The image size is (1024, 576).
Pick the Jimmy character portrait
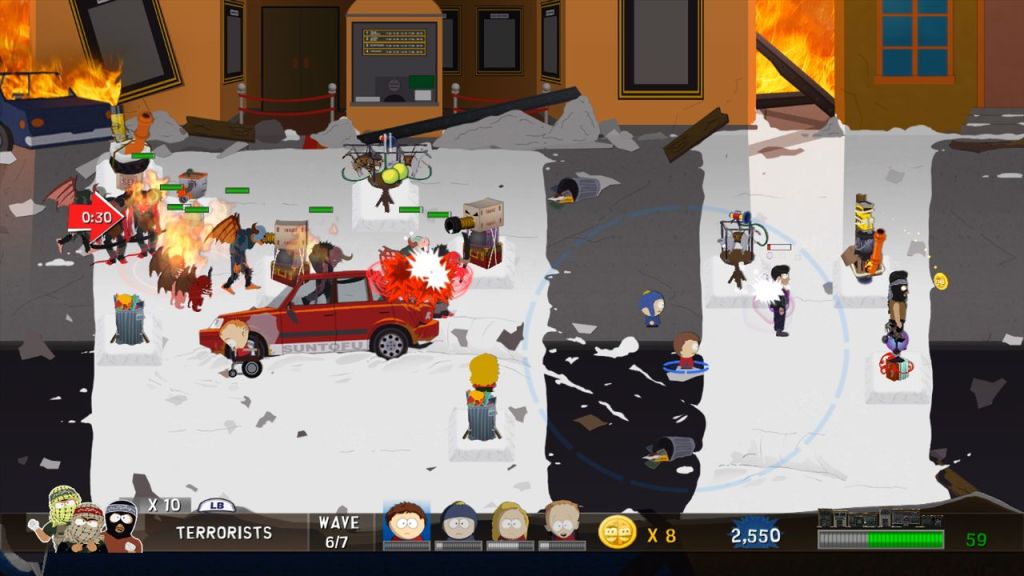click(x=562, y=523)
